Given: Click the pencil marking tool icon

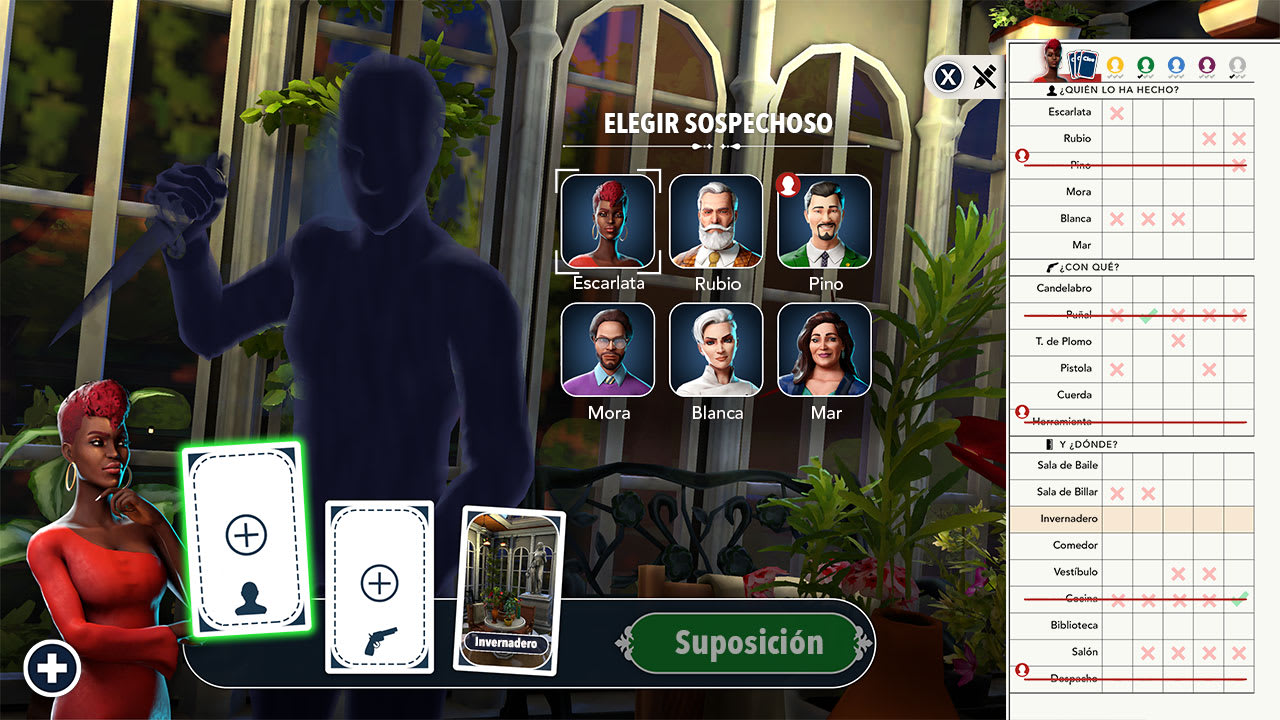Looking at the screenshot, I should 984,77.
